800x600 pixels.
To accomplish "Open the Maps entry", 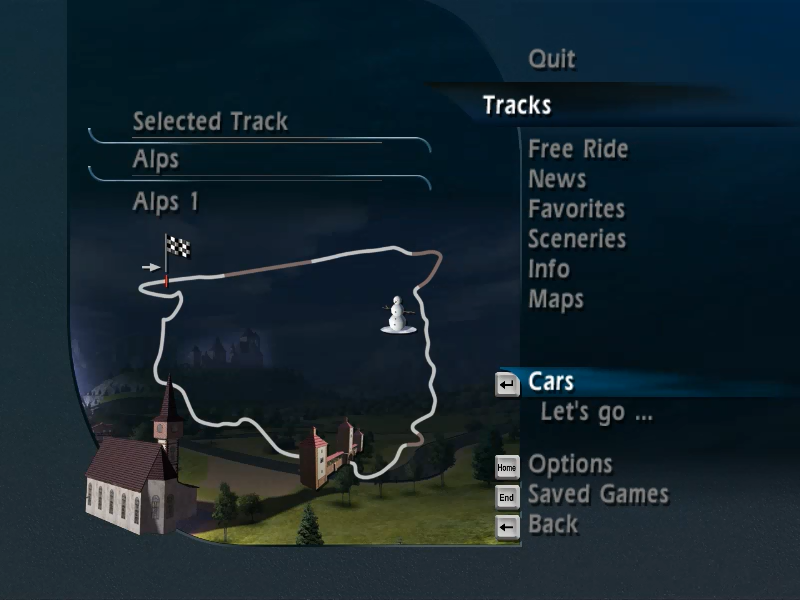I will pyautogui.click(x=556, y=299).
